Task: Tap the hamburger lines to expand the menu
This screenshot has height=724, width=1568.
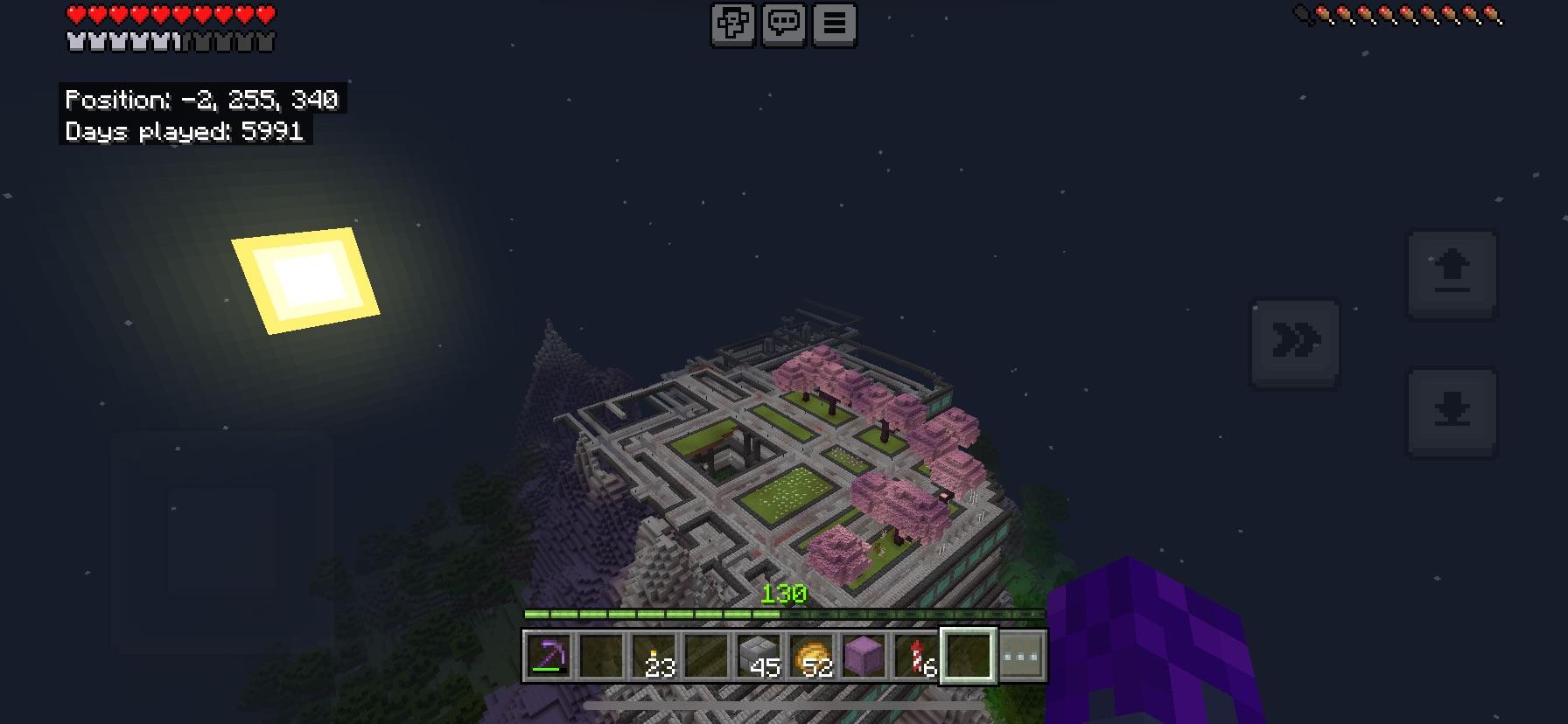Action: click(836, 24)
